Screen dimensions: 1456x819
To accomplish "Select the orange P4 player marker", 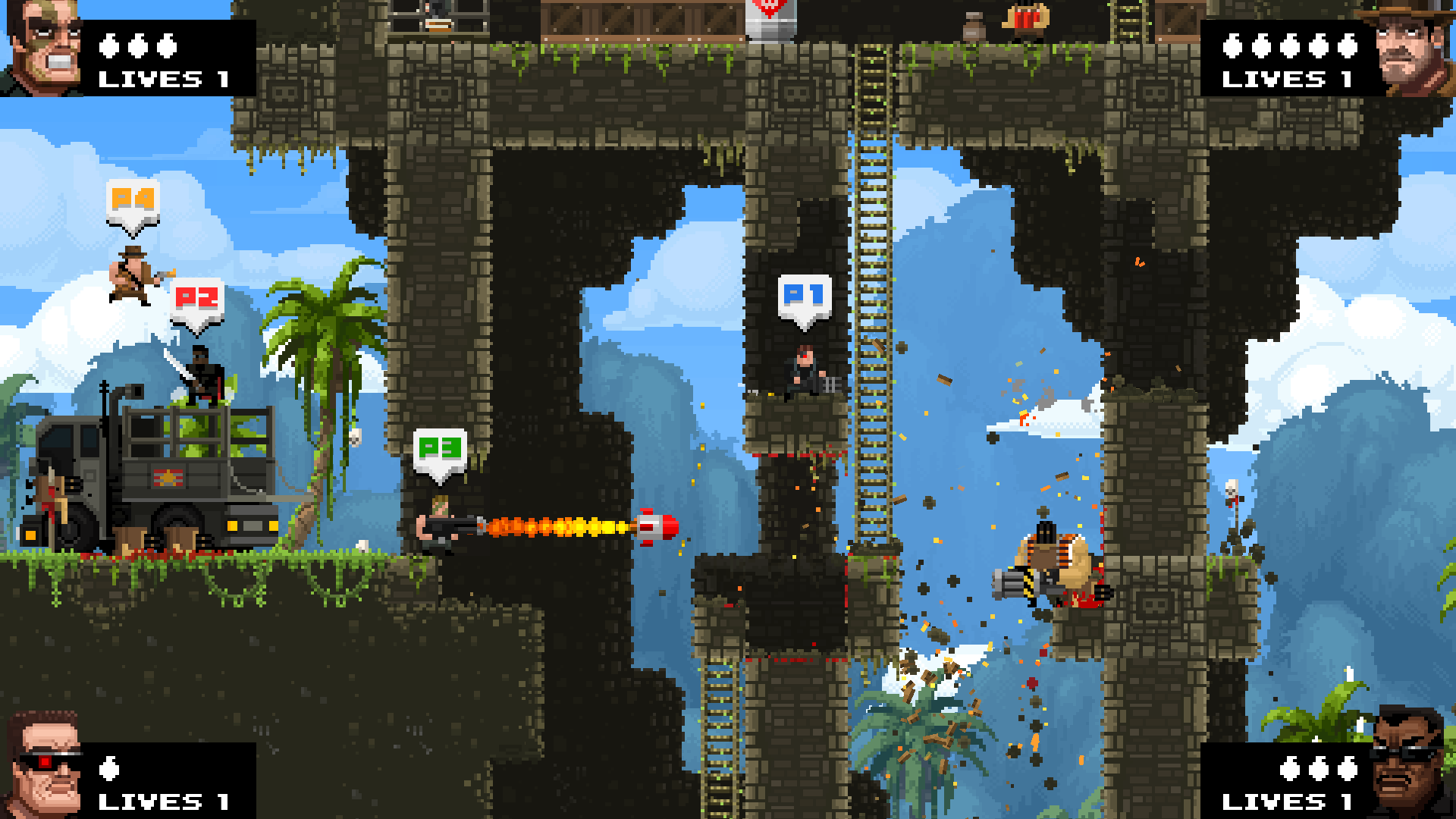I will click(133, 202).
